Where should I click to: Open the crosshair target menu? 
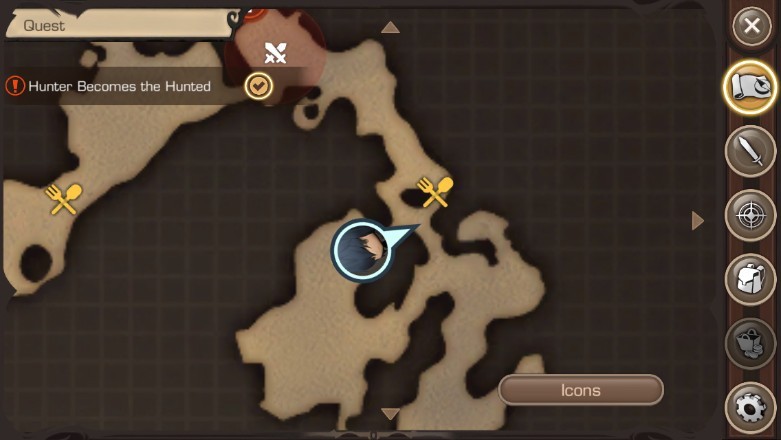click(x=751, y=215)
